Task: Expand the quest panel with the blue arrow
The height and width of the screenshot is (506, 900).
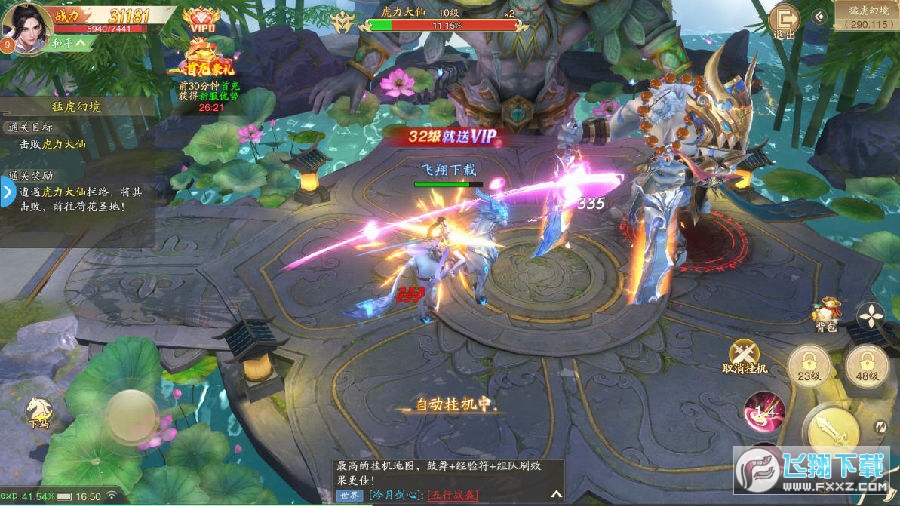Action: [6, 193]
